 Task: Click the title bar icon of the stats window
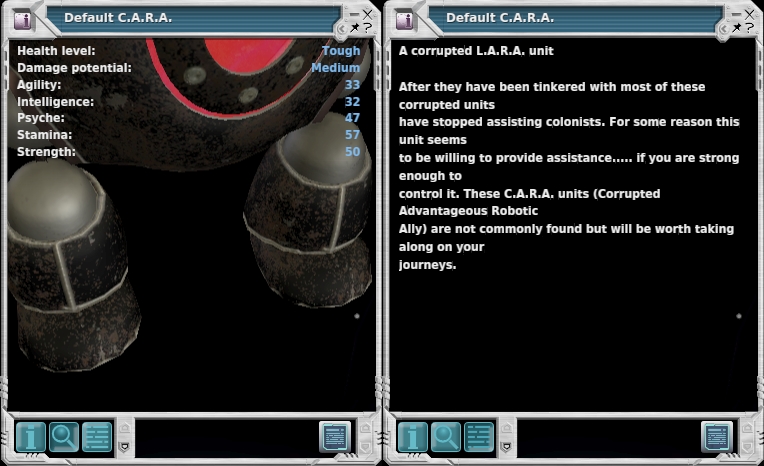[x=23, y=19]
